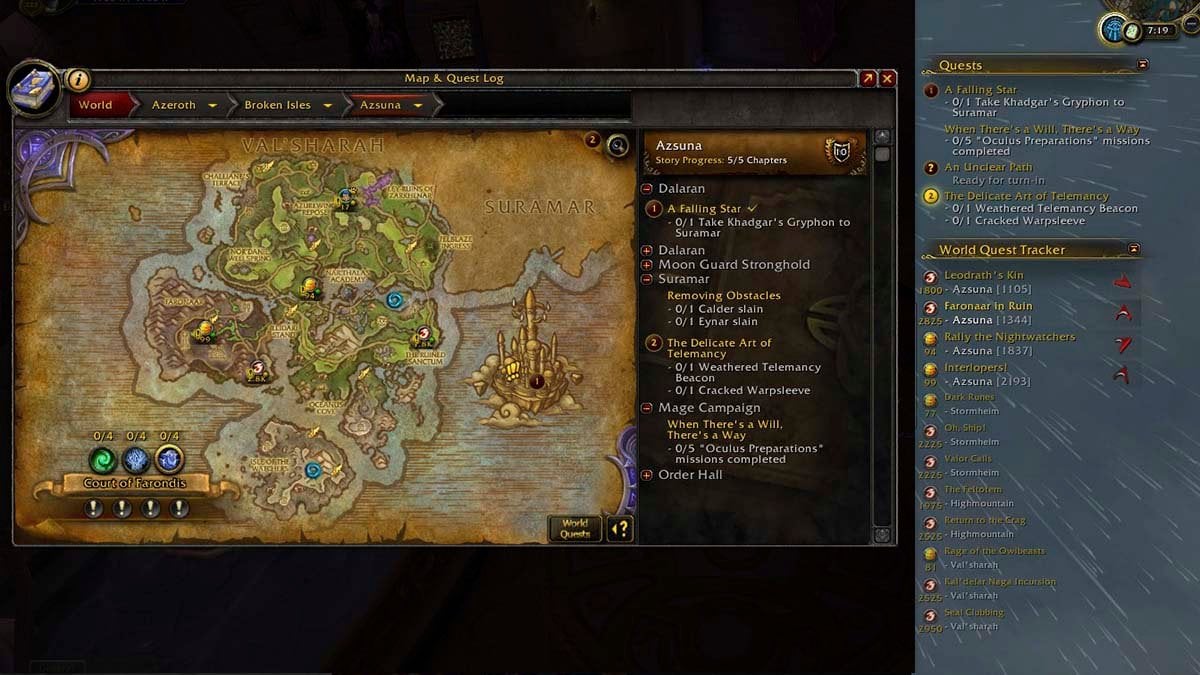
Task: Toggle the World Quests button
Action: 575,528
